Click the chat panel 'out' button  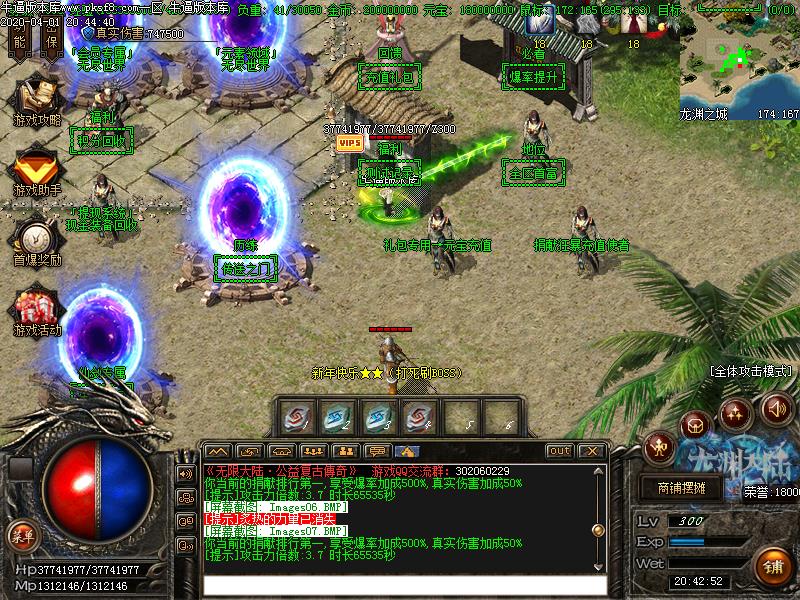click(559, 451)
